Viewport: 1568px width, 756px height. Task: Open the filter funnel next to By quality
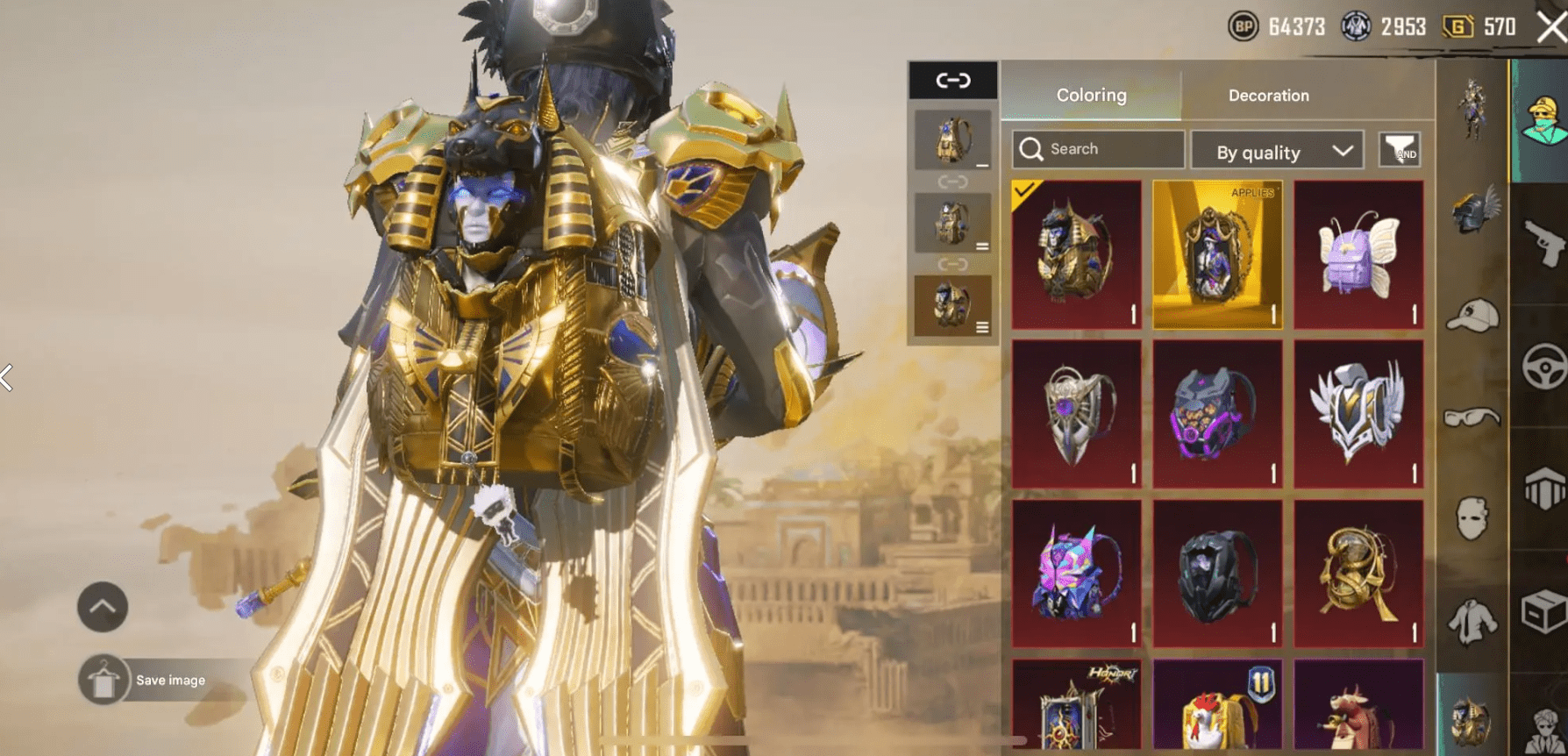pos(1401,150)
